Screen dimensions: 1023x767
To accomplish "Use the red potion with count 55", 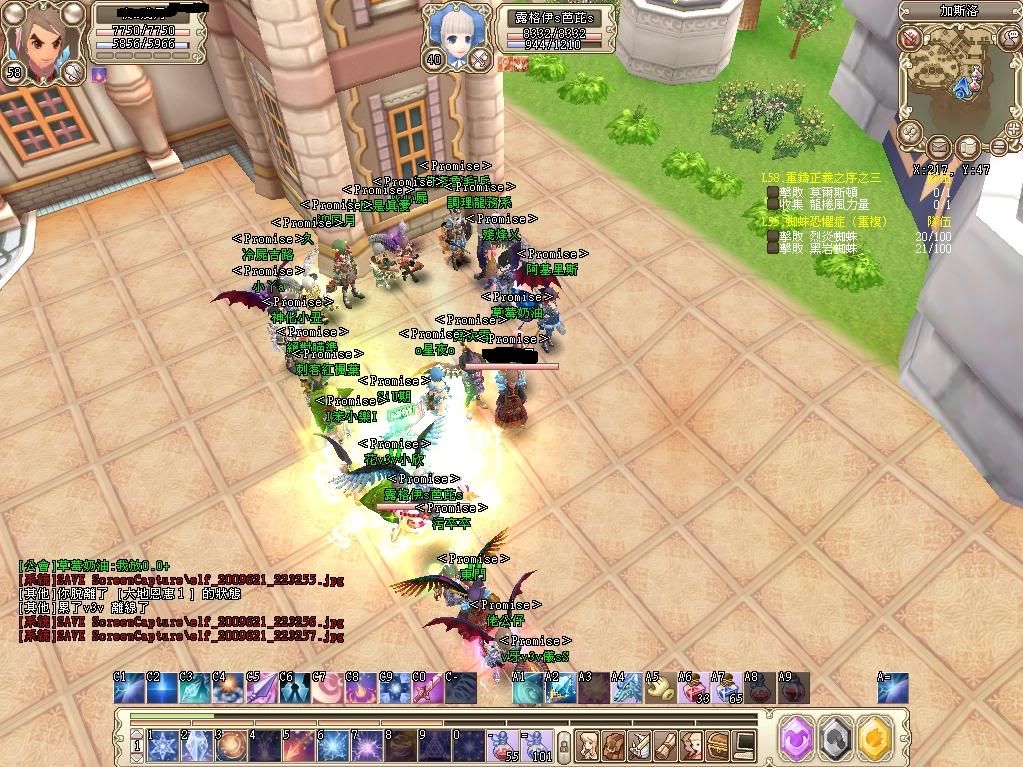I will pyautogui.click(x=502, y=745).
